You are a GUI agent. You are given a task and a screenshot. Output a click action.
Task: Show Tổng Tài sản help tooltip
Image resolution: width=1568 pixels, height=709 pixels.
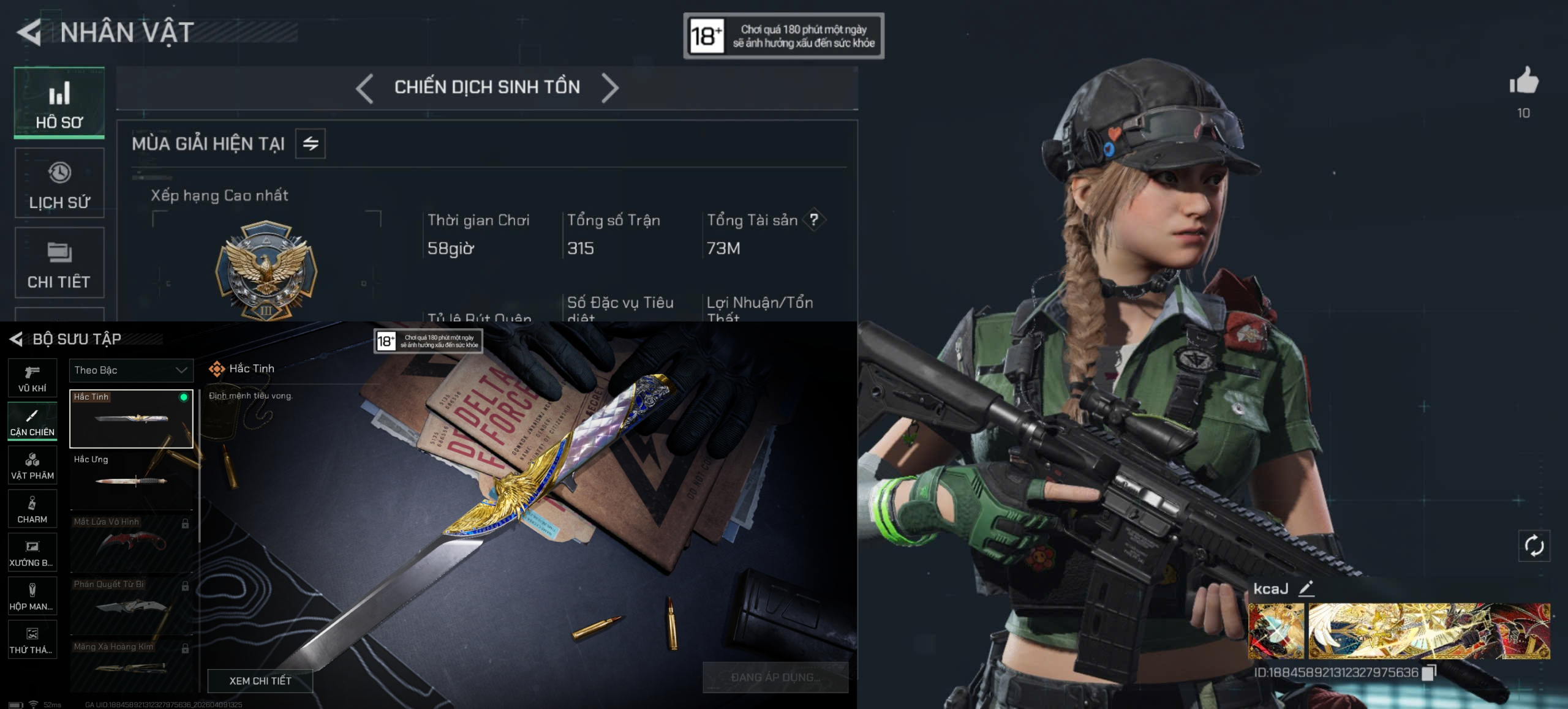click(813, 220)
